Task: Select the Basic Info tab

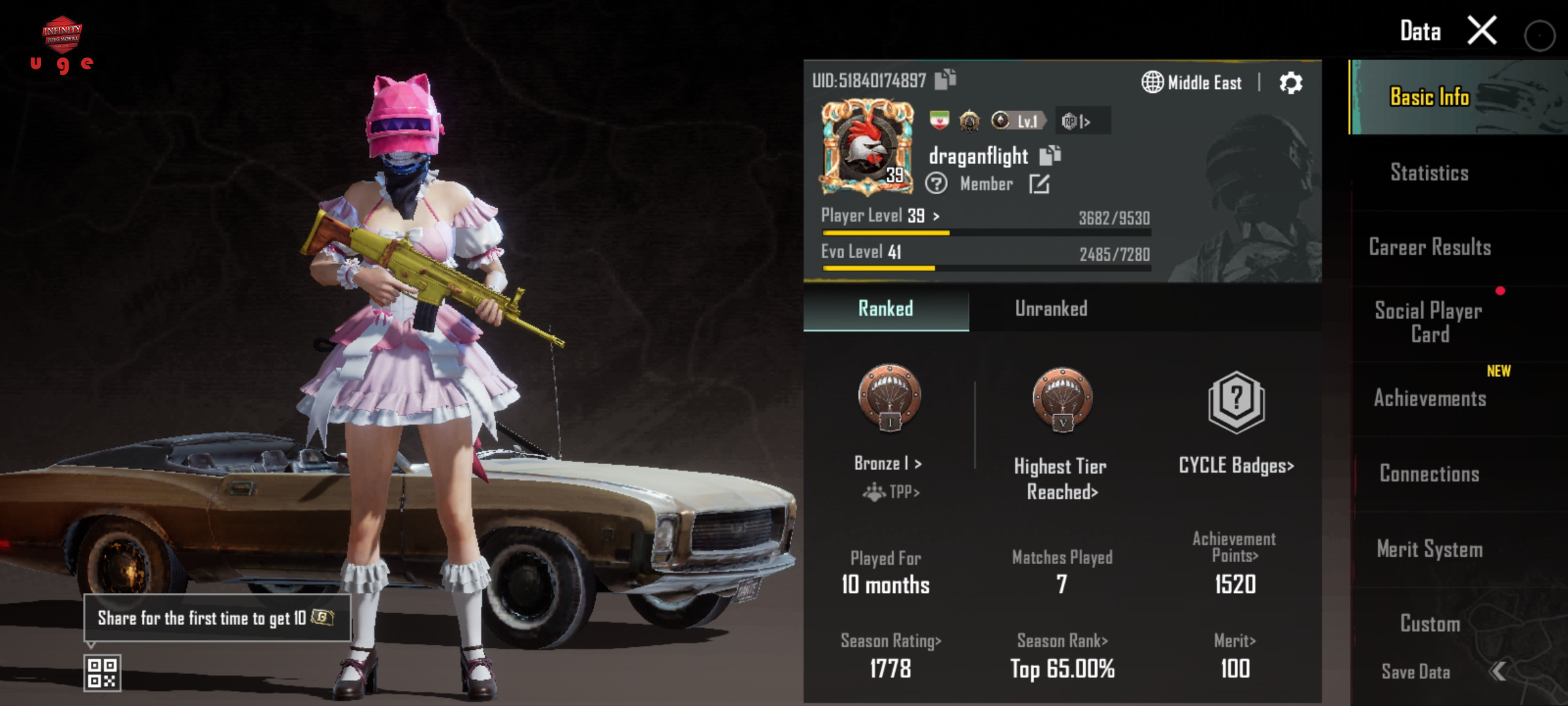Action: point(1429,97)
